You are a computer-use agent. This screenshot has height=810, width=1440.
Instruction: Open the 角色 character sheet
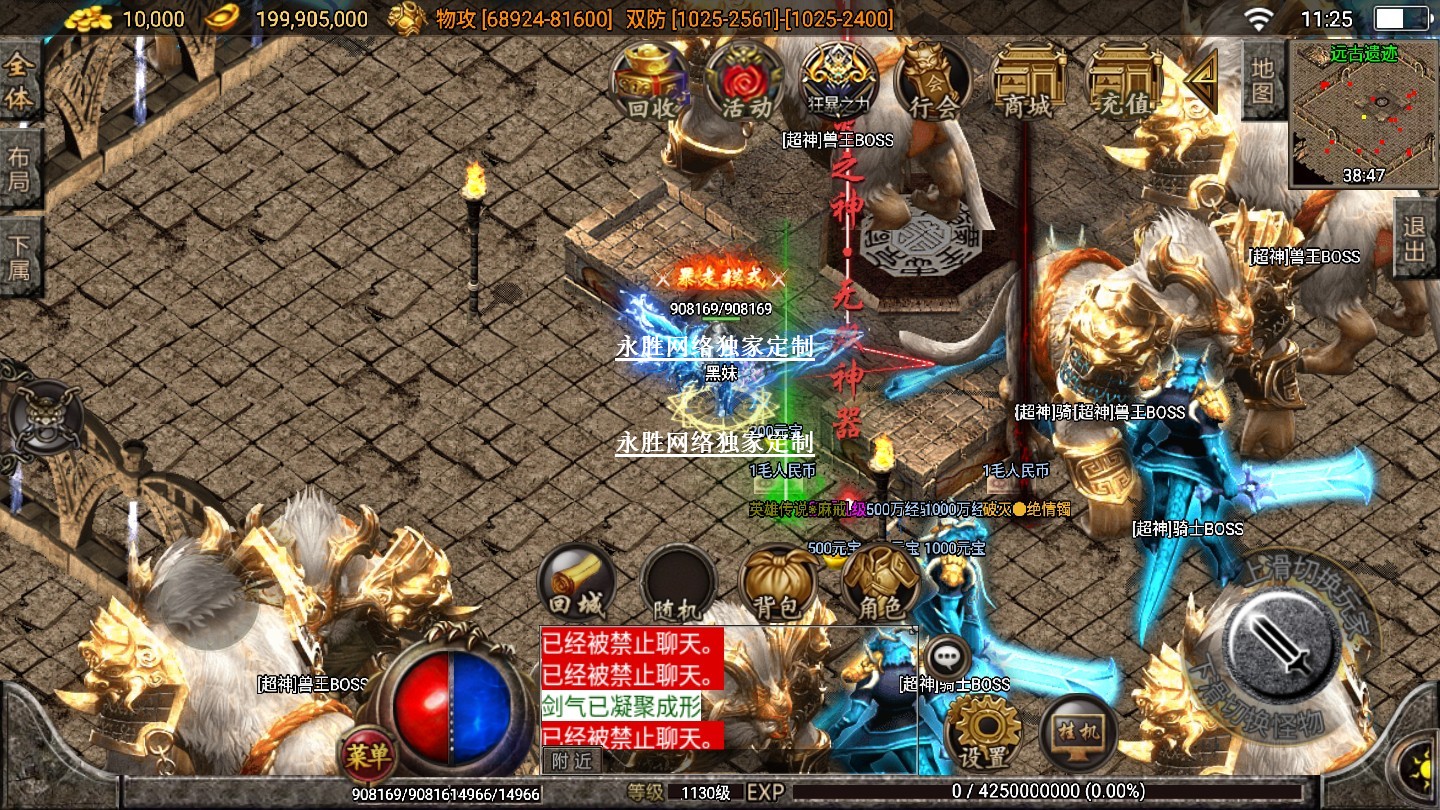[879, 585]
